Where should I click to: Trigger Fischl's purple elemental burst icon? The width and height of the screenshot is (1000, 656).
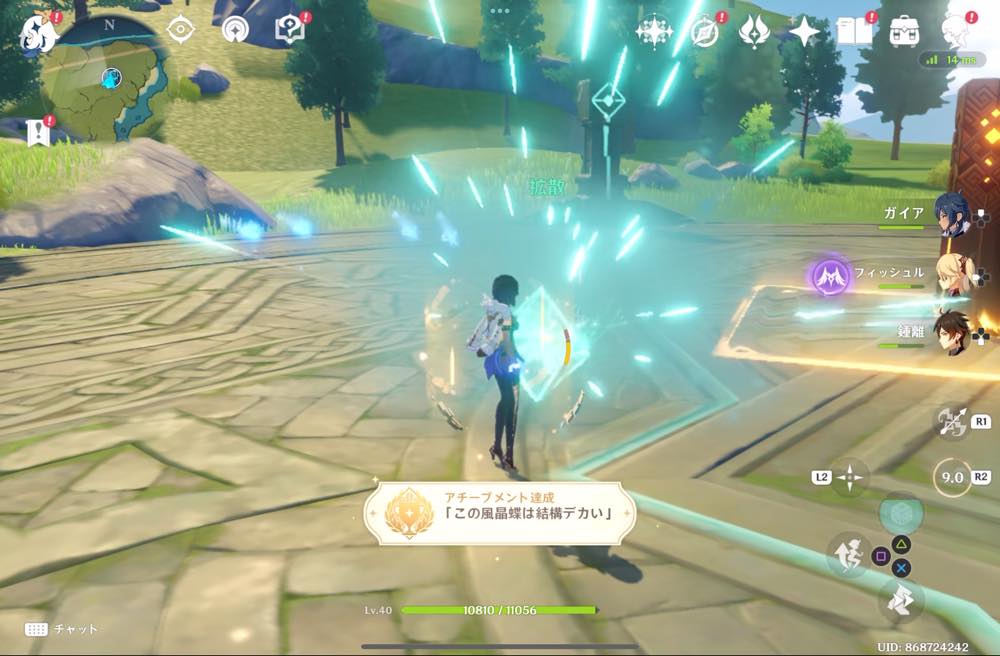coord(830,274)
